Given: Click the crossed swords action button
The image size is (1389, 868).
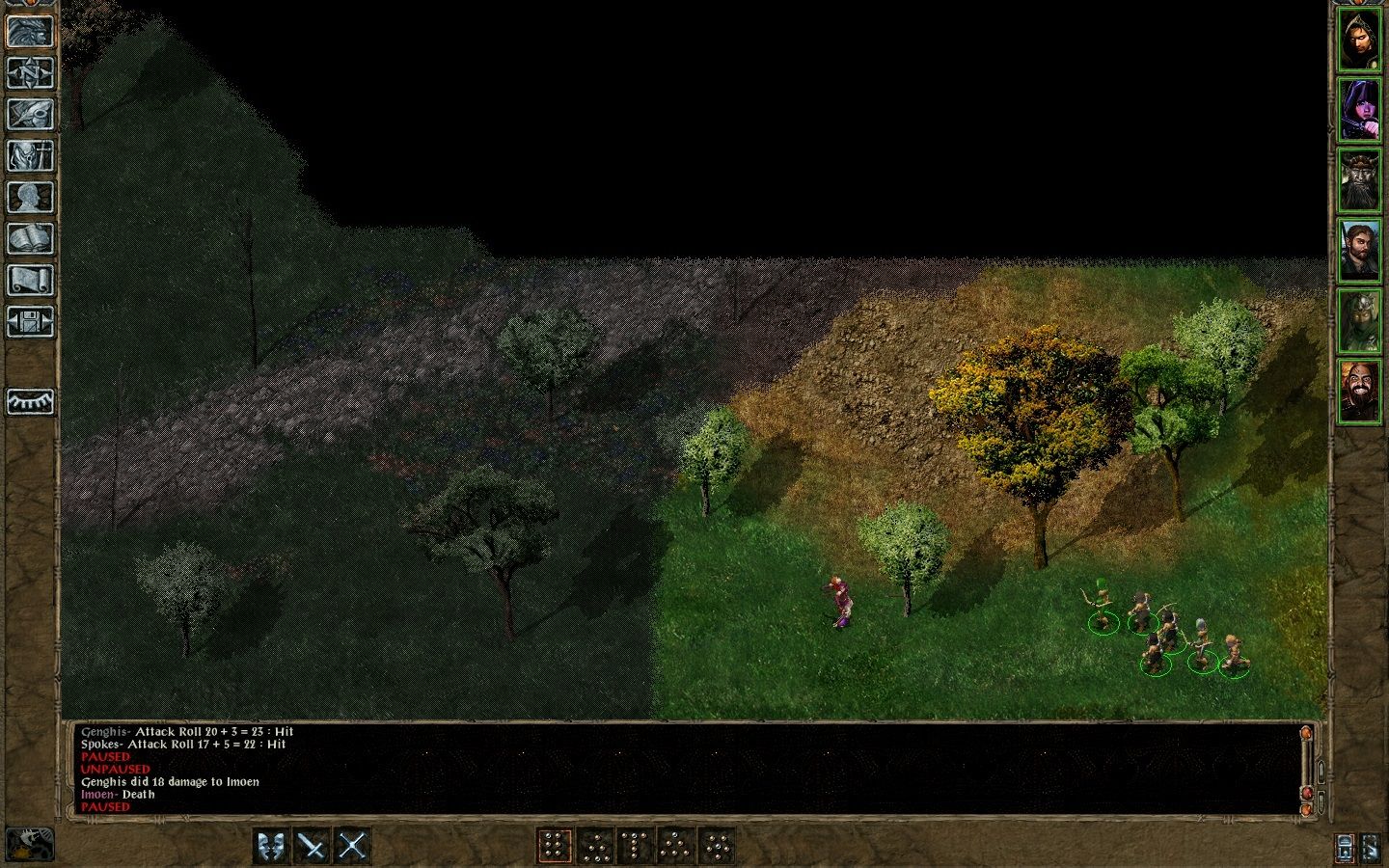Looking at the screenshot, I should pos(352,847).
